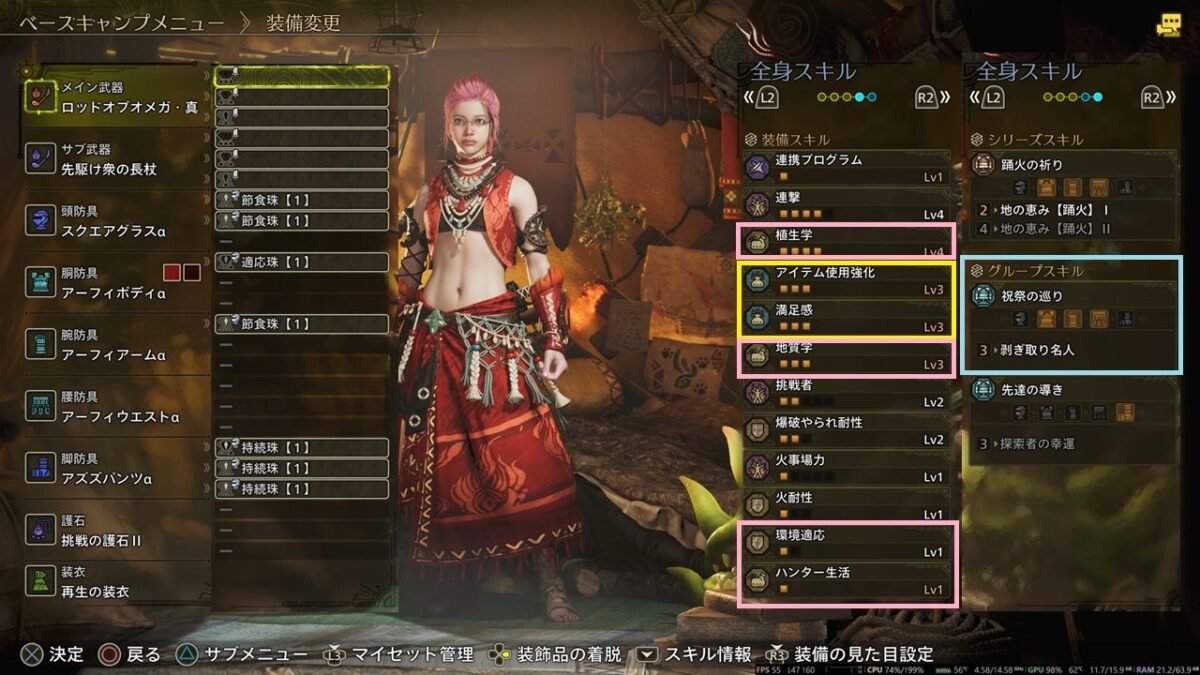Choose the 頭防具 スクエアグラスα slot
Viewport: 1200px width, 675px height.
click(x=115, y=222)
